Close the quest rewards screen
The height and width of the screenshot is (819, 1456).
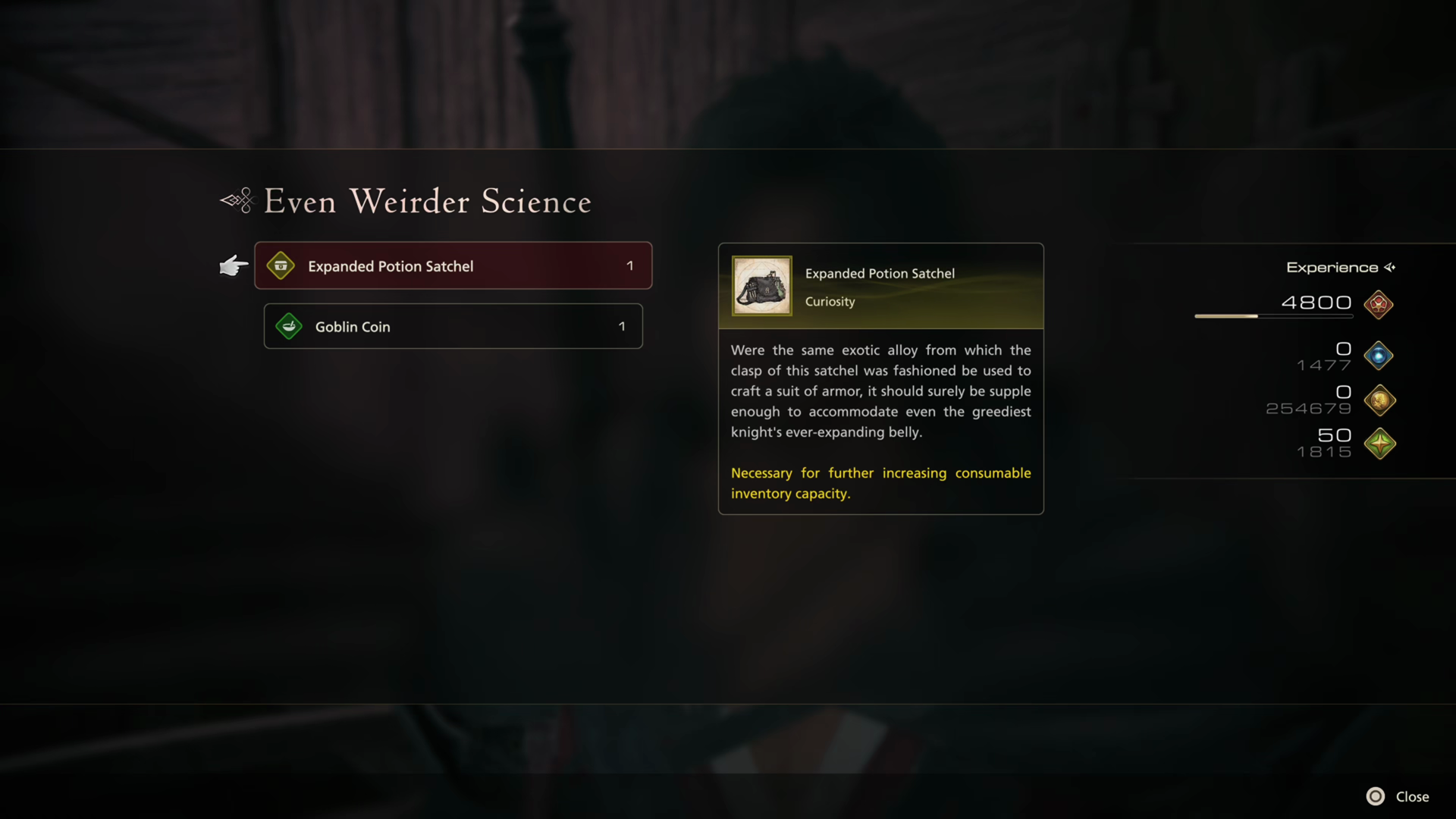click(1398, 796)
